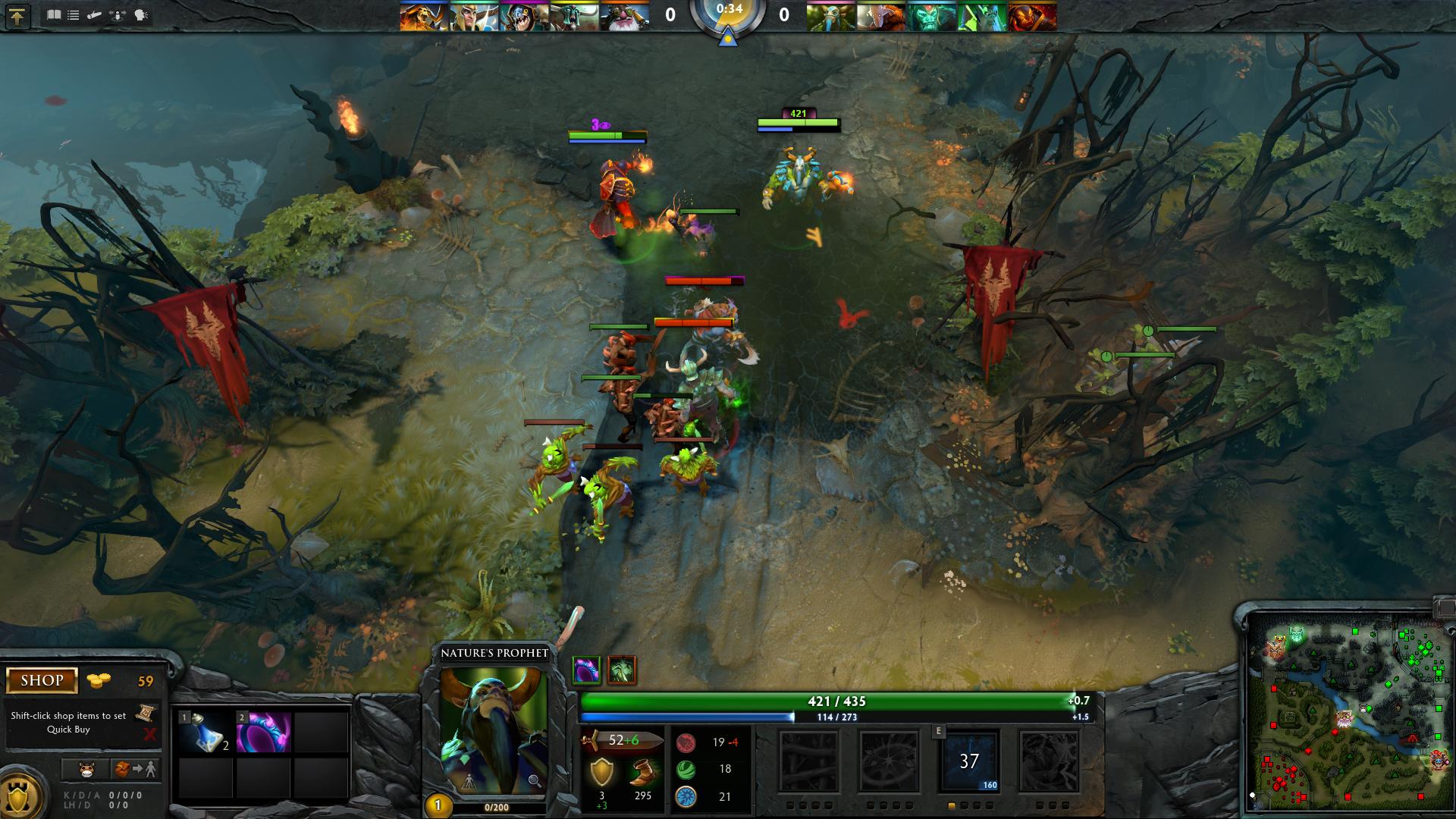Click the magnifying glass on the portrait

534,780
